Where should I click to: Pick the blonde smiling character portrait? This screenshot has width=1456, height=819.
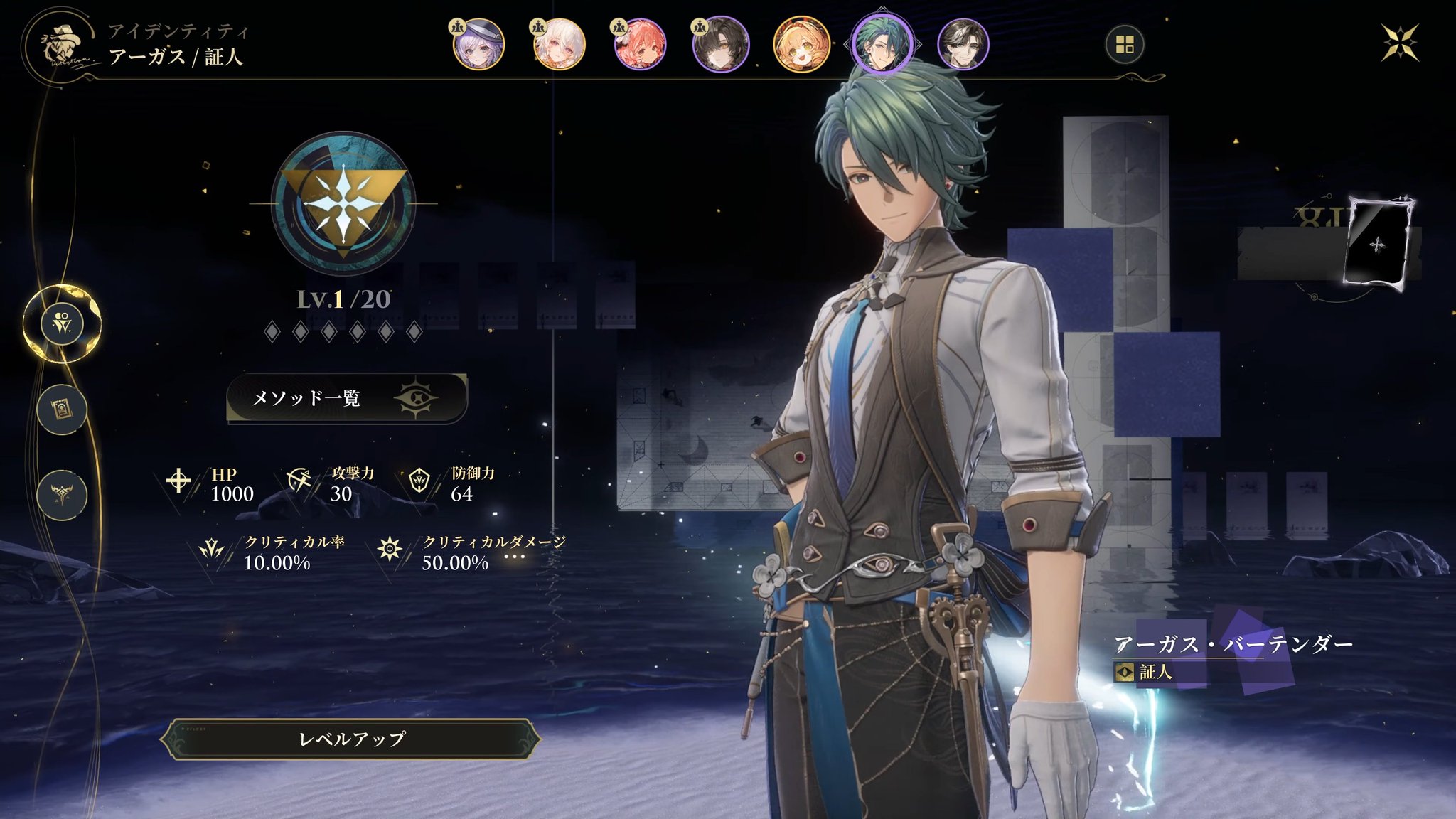tap(801, 45)
